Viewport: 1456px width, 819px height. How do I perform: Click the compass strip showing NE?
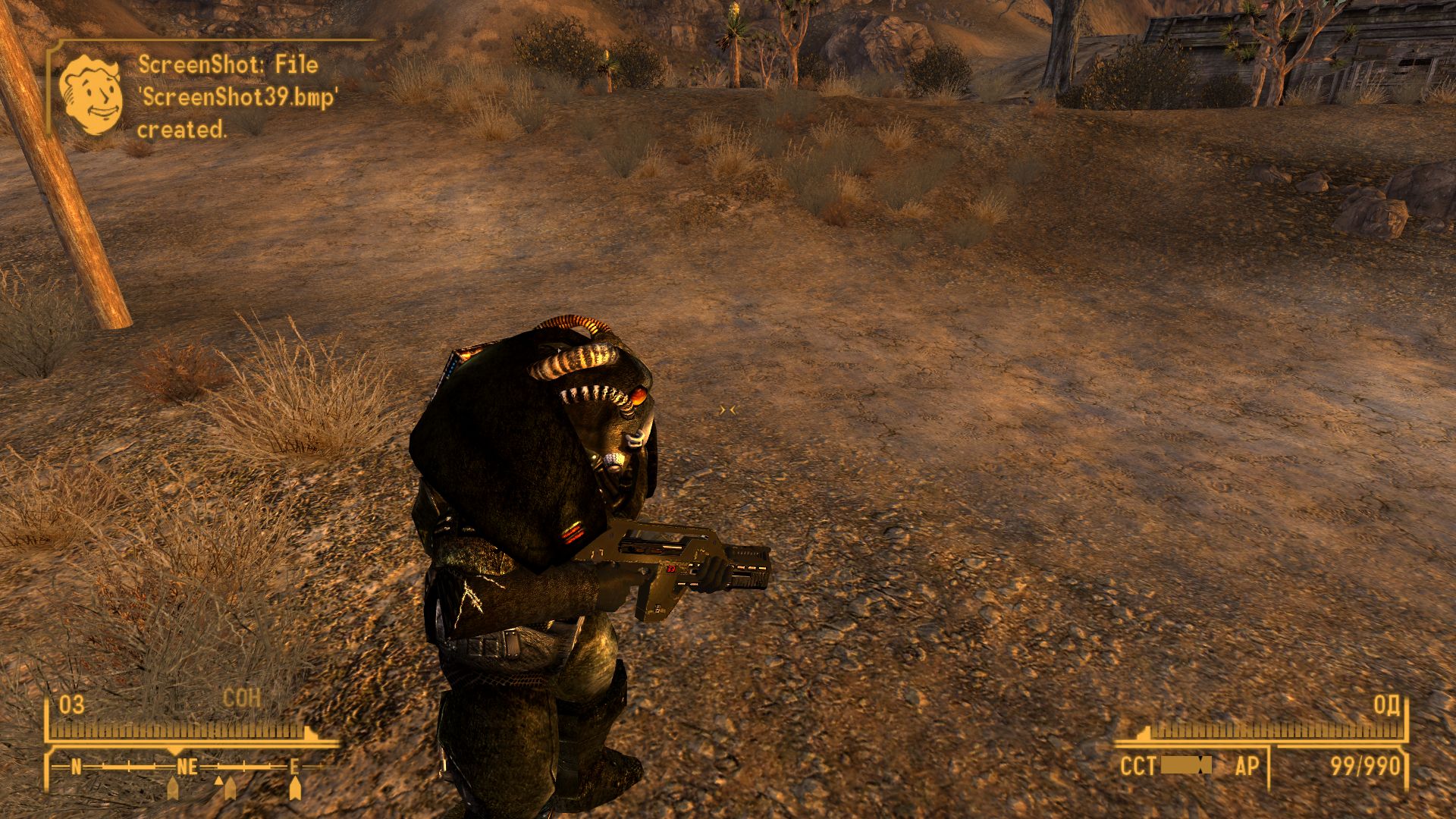pyautogui.click(x=187, y=767)
